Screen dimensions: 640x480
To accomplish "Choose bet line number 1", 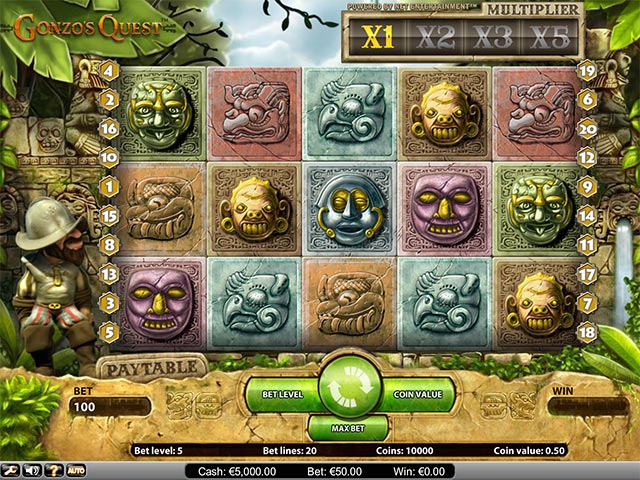I will 109,186.
